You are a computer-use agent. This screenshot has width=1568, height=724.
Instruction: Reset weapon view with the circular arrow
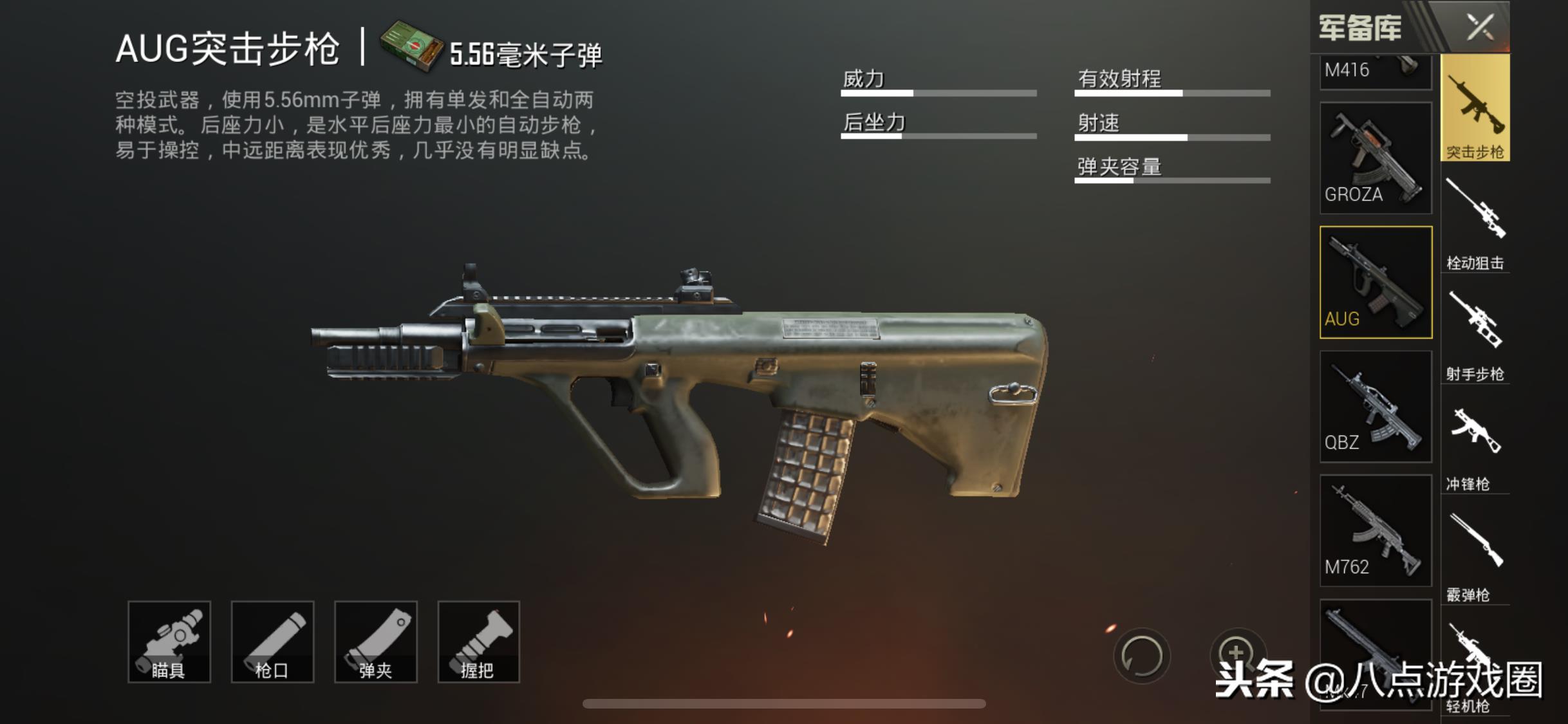pos(1141,656)
